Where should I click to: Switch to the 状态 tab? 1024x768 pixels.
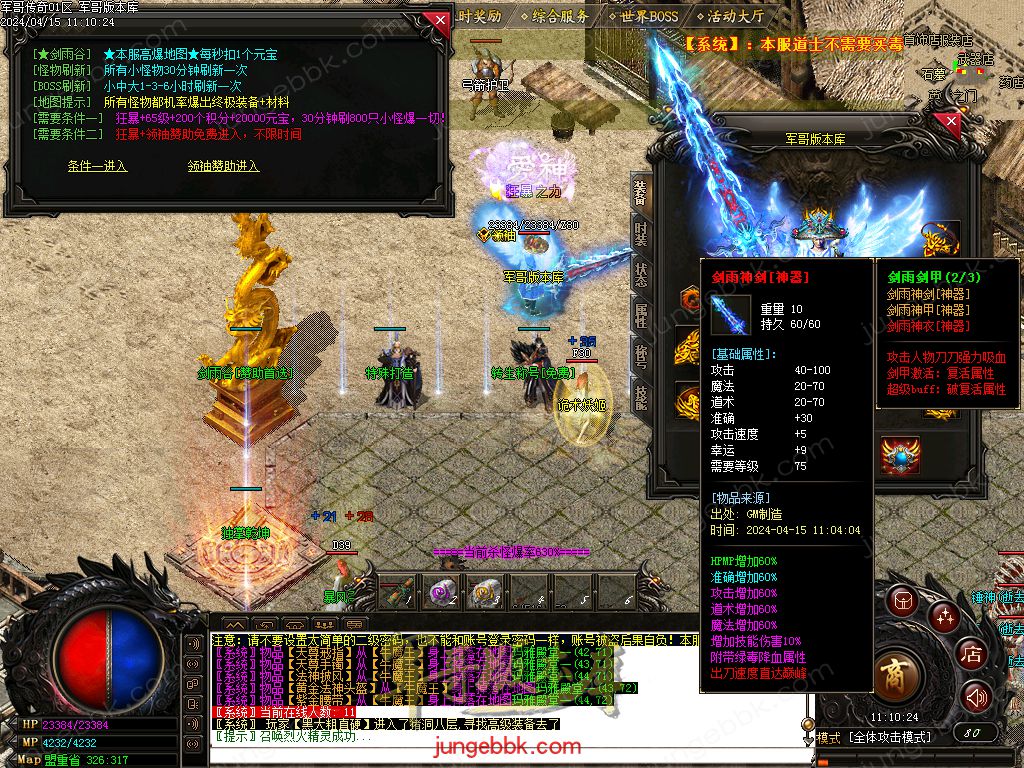641,274
